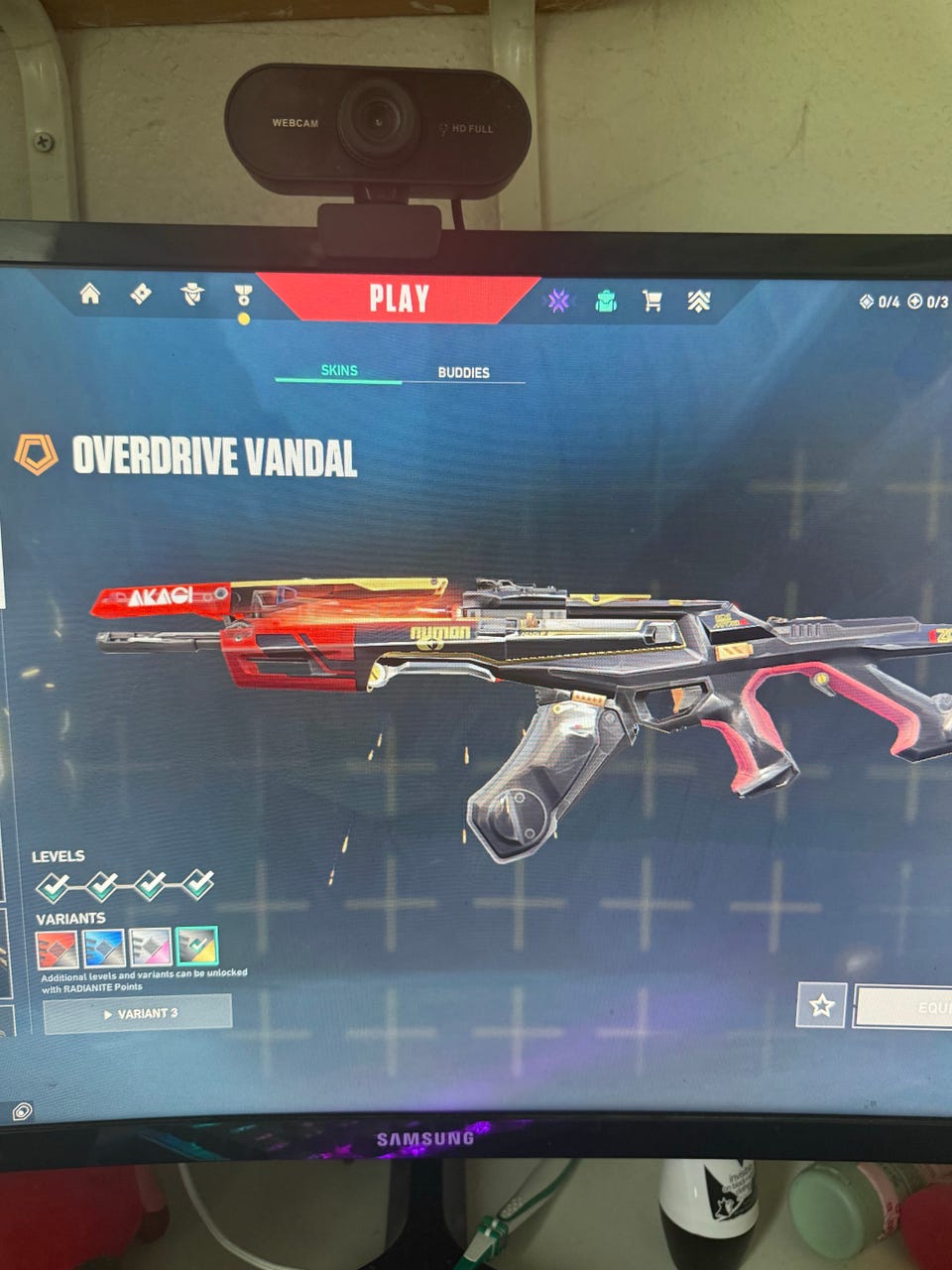The width and height of the screenshot is (952, 1270).
Task: Switch to the Buddies tab
Action: (463, 373)
